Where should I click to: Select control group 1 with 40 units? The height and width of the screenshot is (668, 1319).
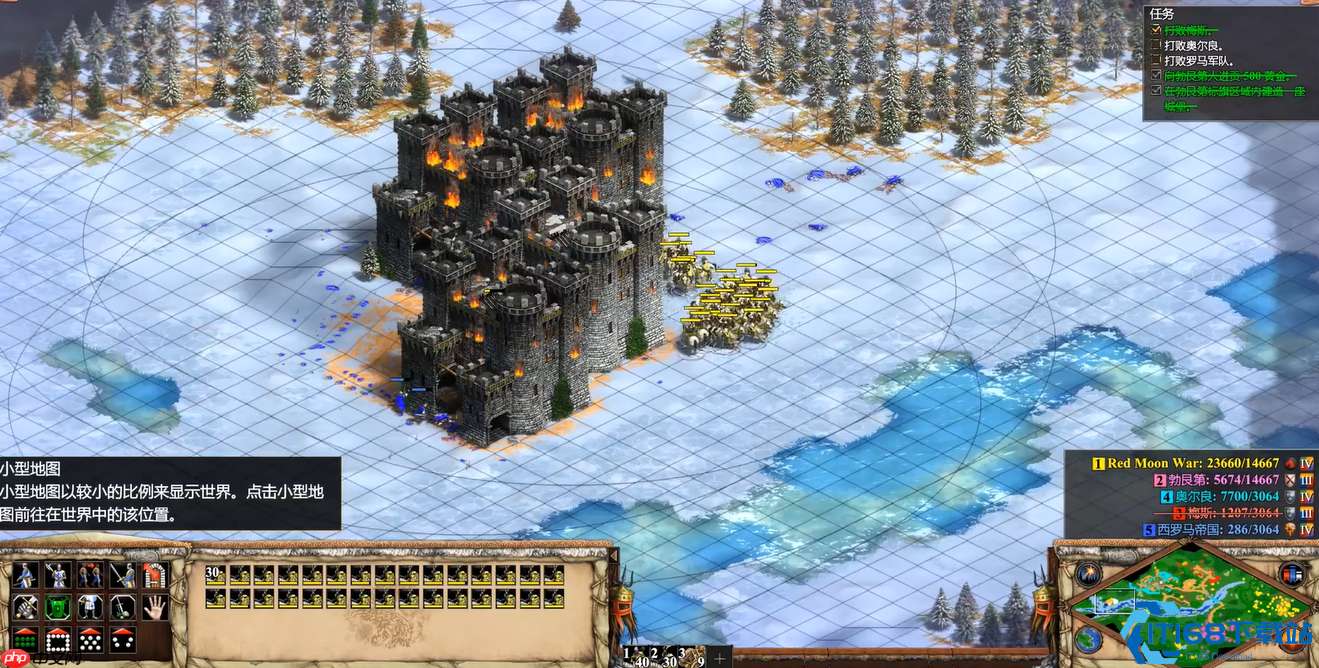[x=636, y=657]
